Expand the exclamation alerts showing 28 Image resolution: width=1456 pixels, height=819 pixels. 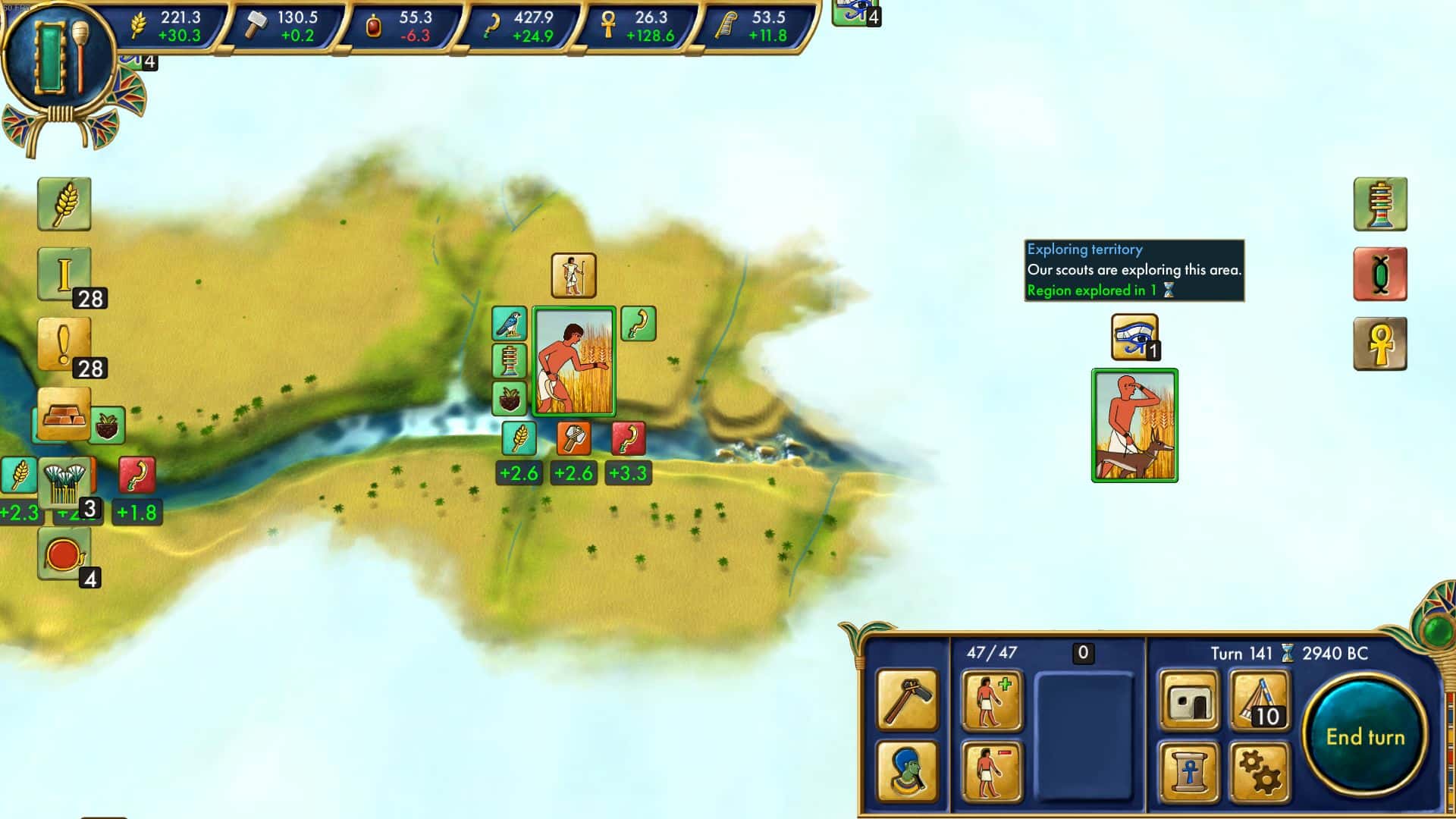[63, 343]
